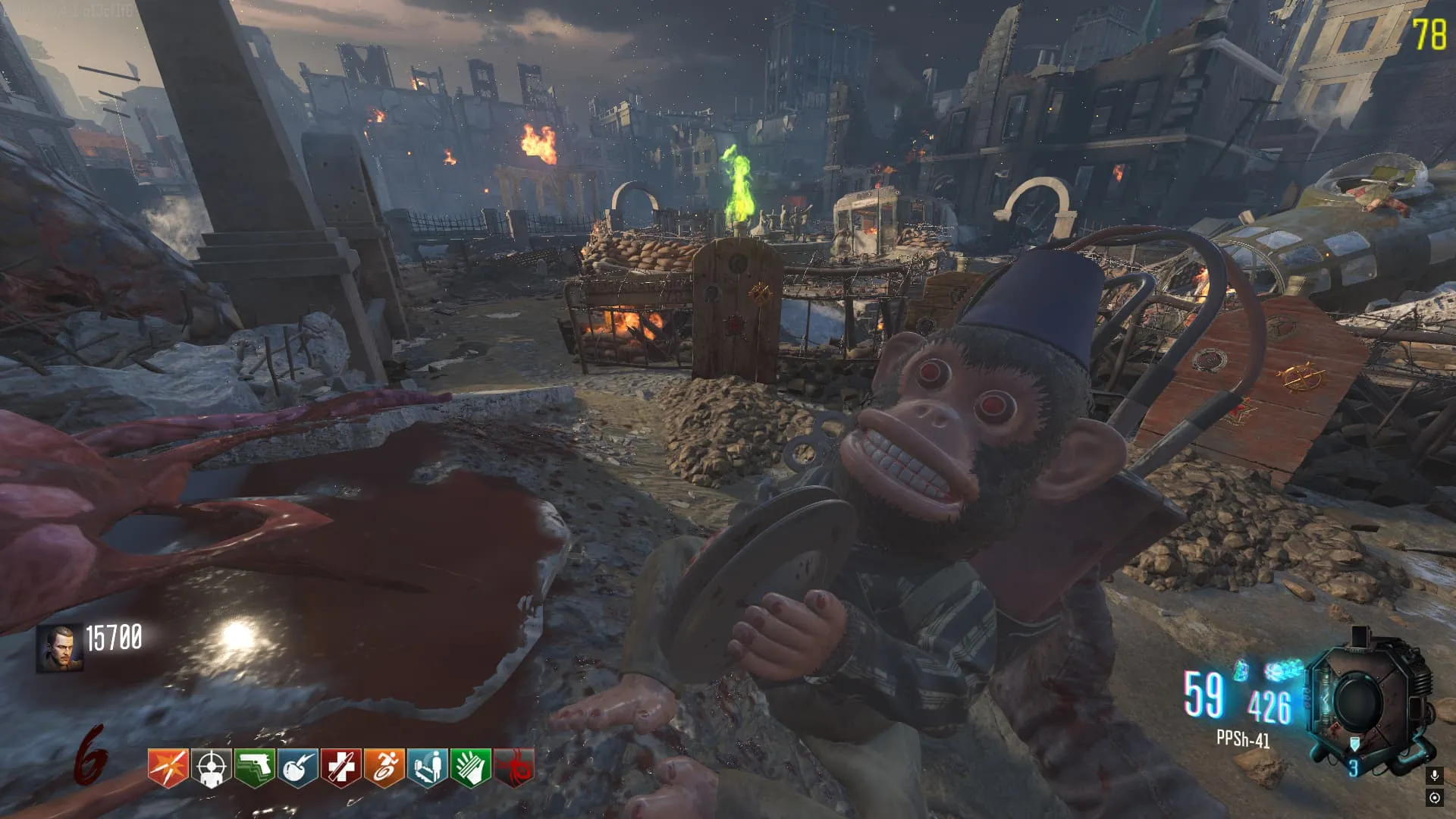1456x819 pixels.
Task: Select the Double Tap bullet-burst perk icon
Action: tap(168, 768)
